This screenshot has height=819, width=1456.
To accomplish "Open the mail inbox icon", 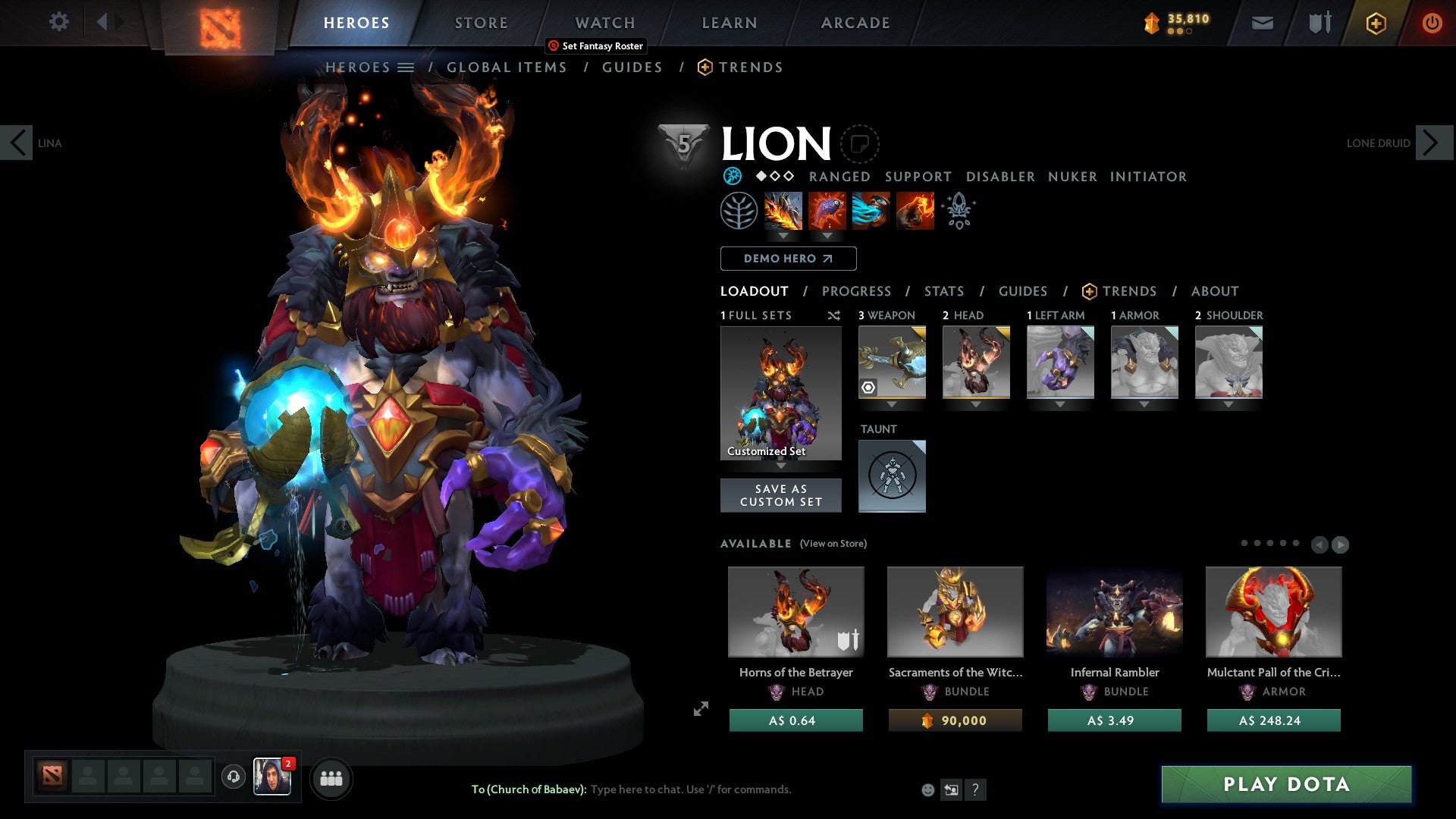I will coord(1262,22).
